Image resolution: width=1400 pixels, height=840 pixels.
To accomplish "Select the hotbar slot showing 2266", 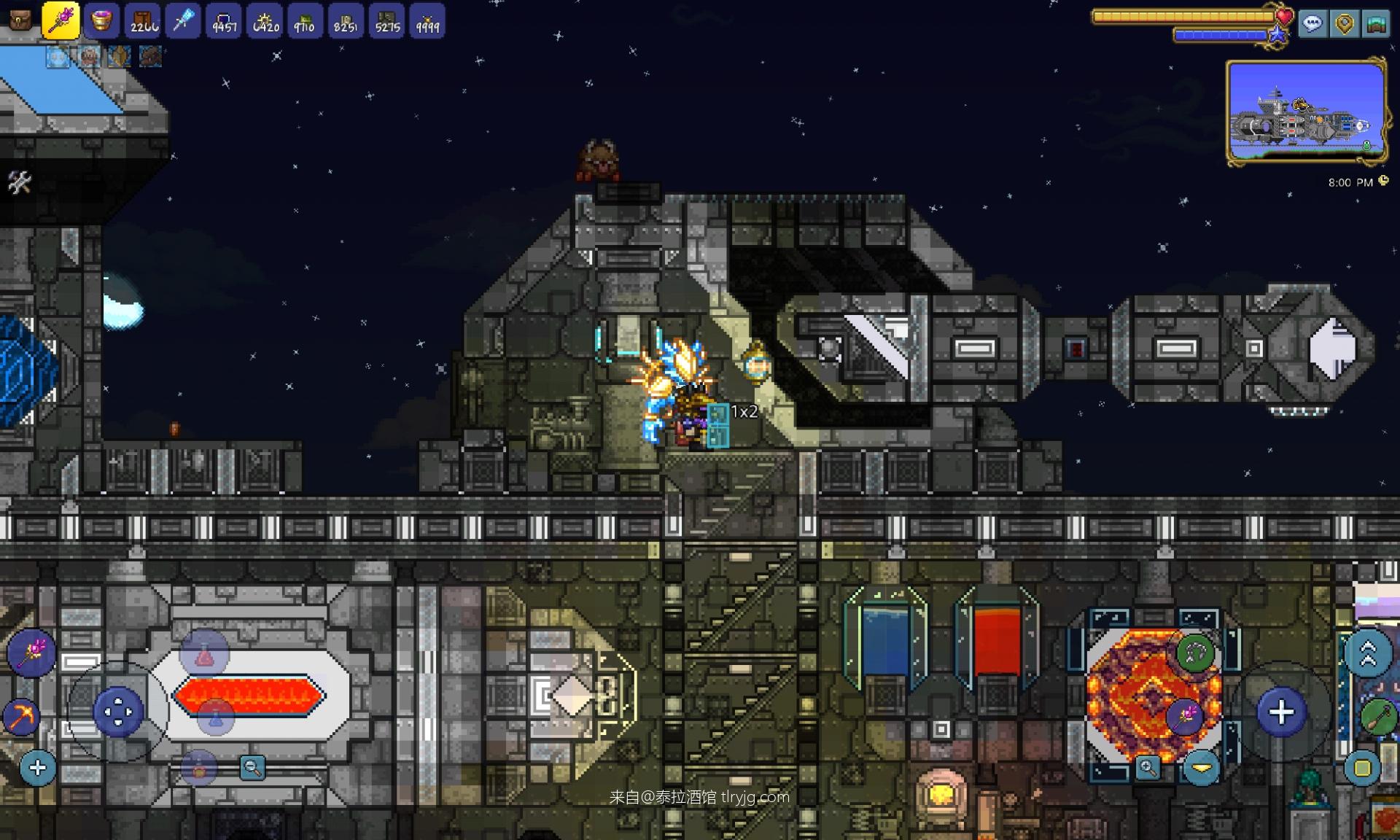I will 143,20.
